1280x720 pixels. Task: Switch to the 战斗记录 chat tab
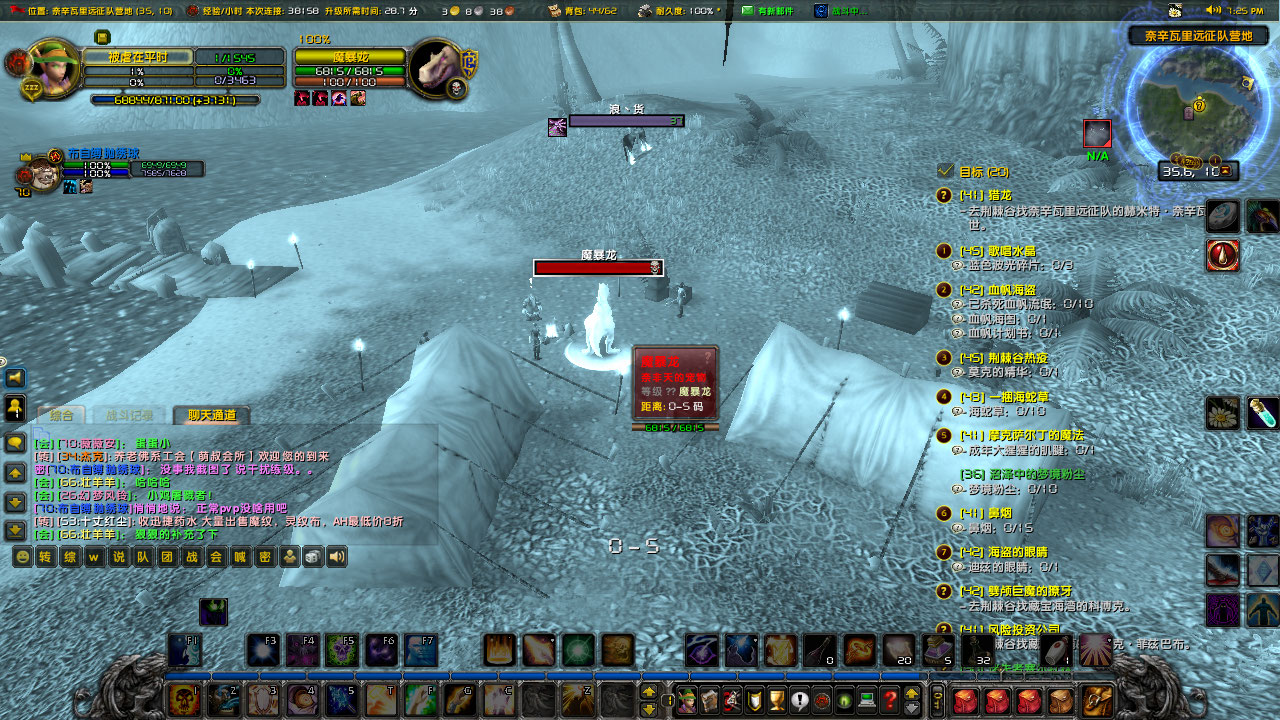[x=129, y=415]
